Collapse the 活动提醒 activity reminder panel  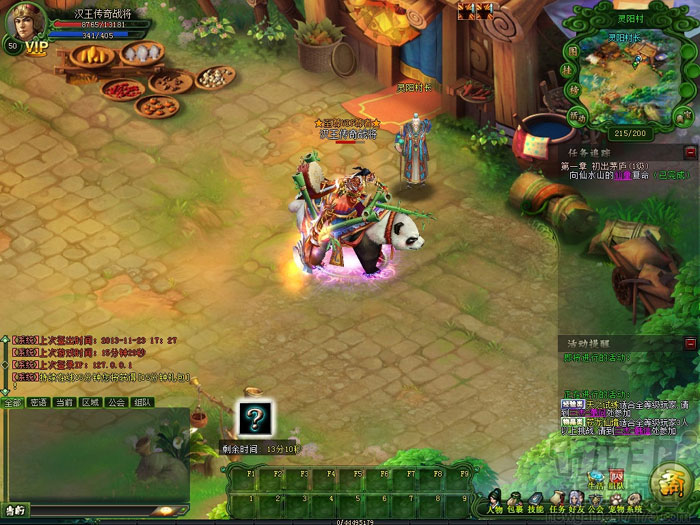pyautogui.click(x=690, y=344)
